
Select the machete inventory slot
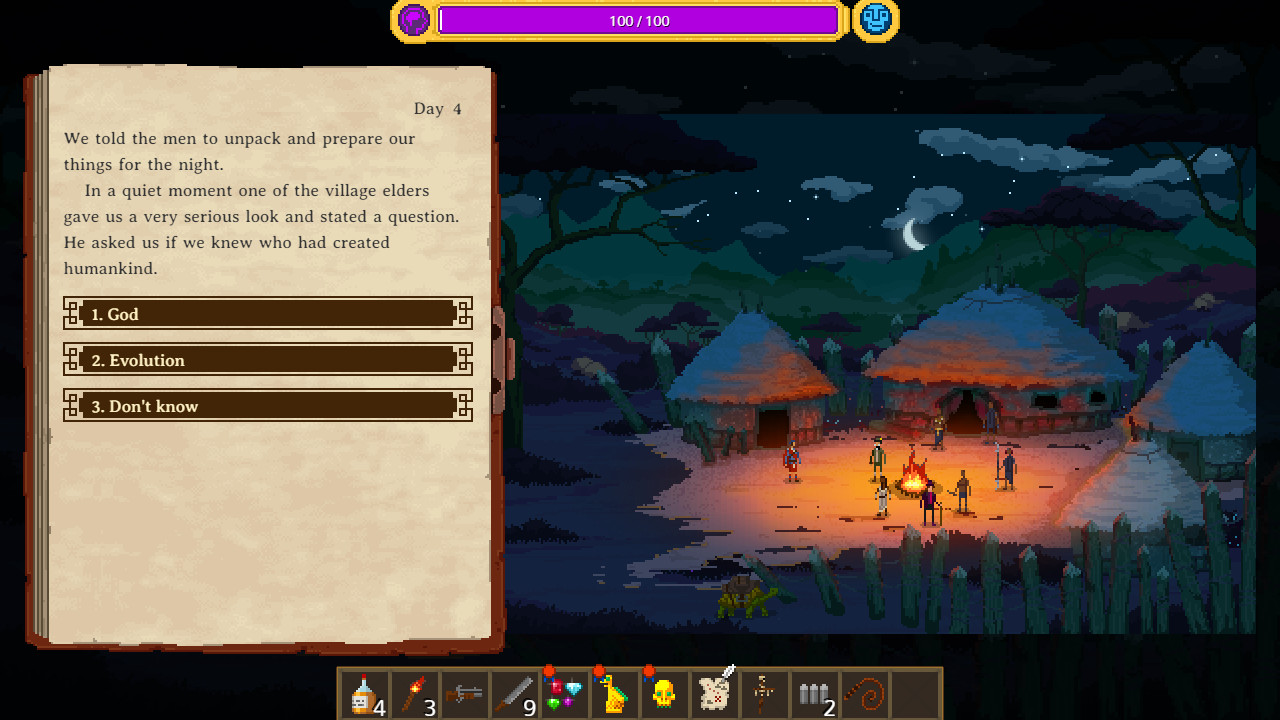tap(515, 692)
